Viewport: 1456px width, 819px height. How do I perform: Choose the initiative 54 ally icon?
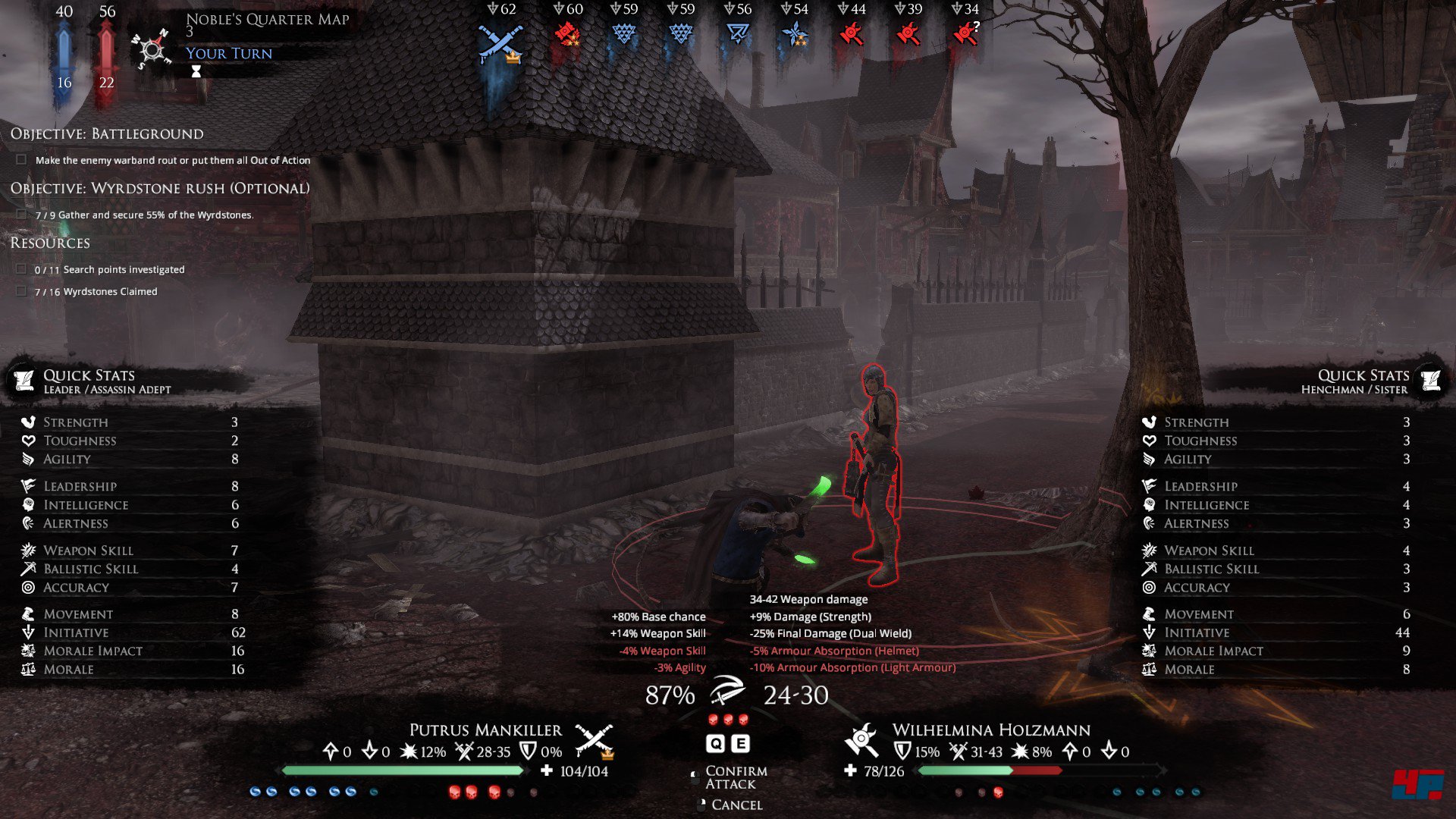(794, 34)
